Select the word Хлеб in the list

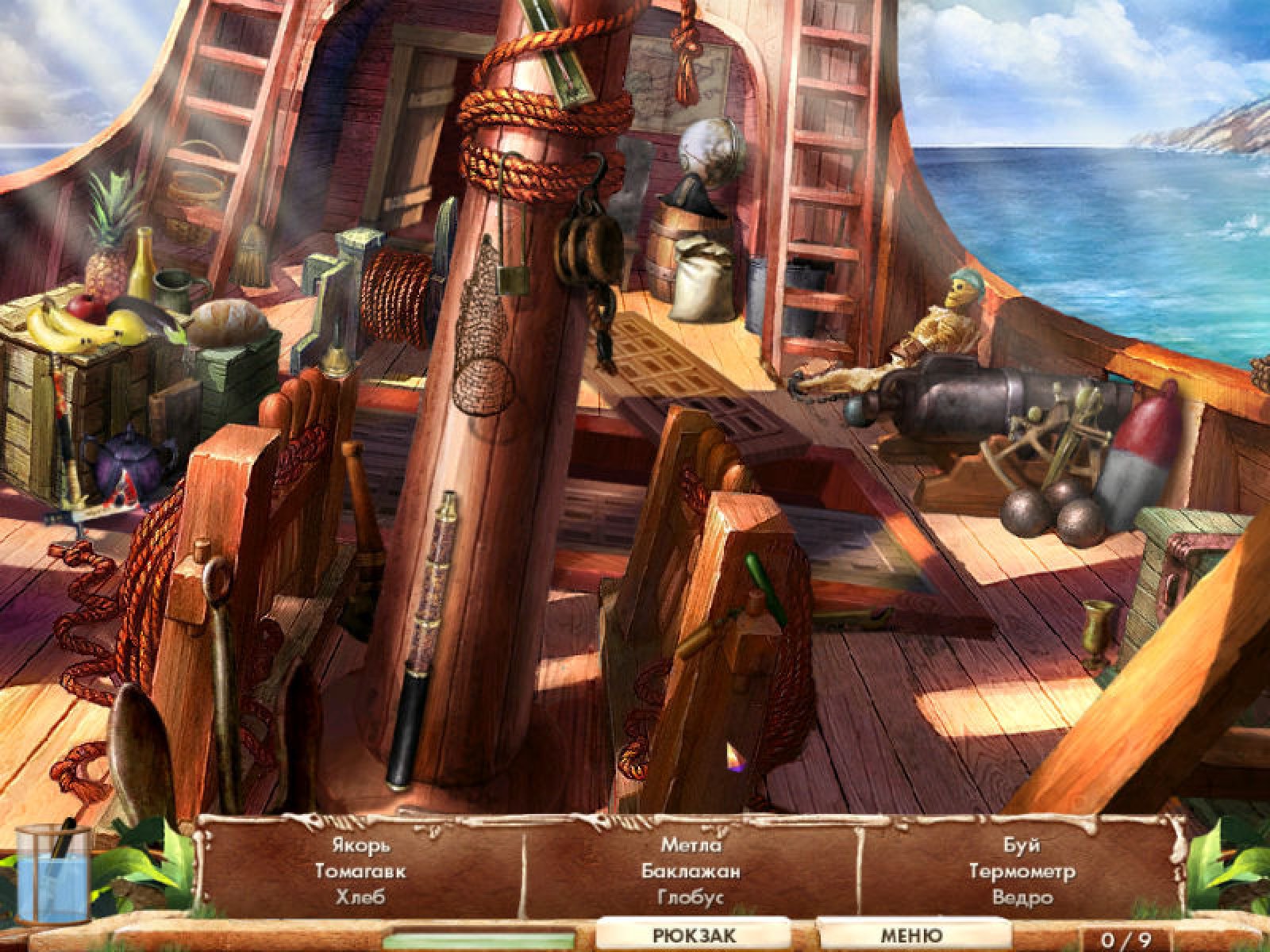point(360,897)
